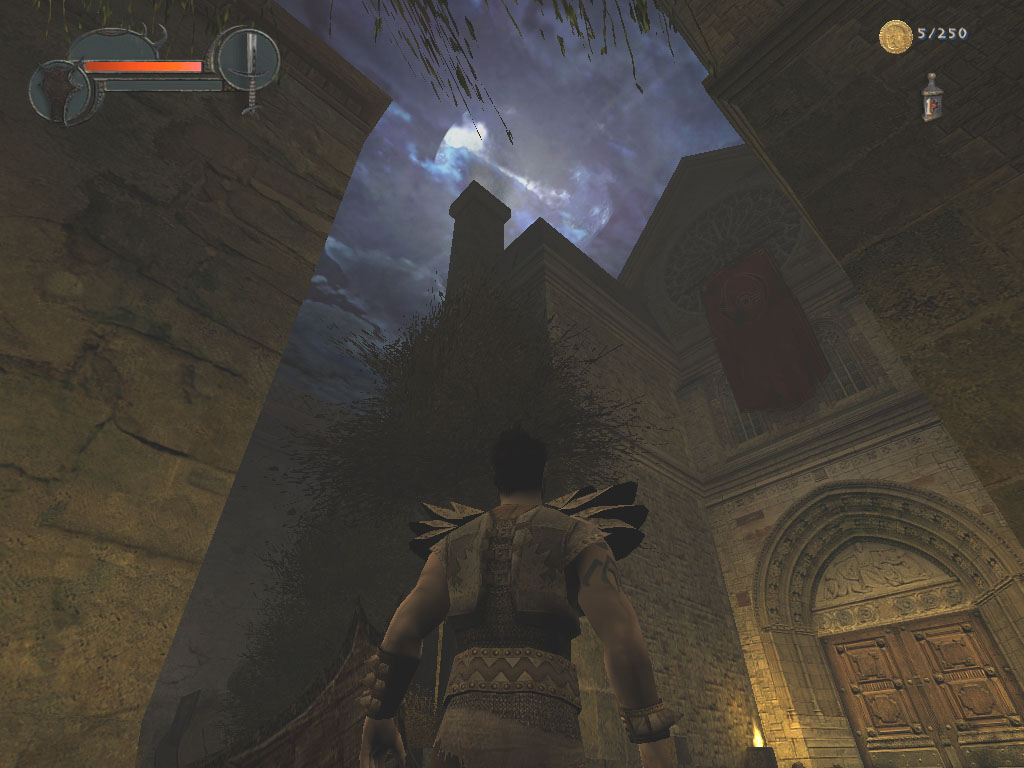Select the armor emblem beside the health bar
Screen dimensions: 1024x768
coord(60,91)
